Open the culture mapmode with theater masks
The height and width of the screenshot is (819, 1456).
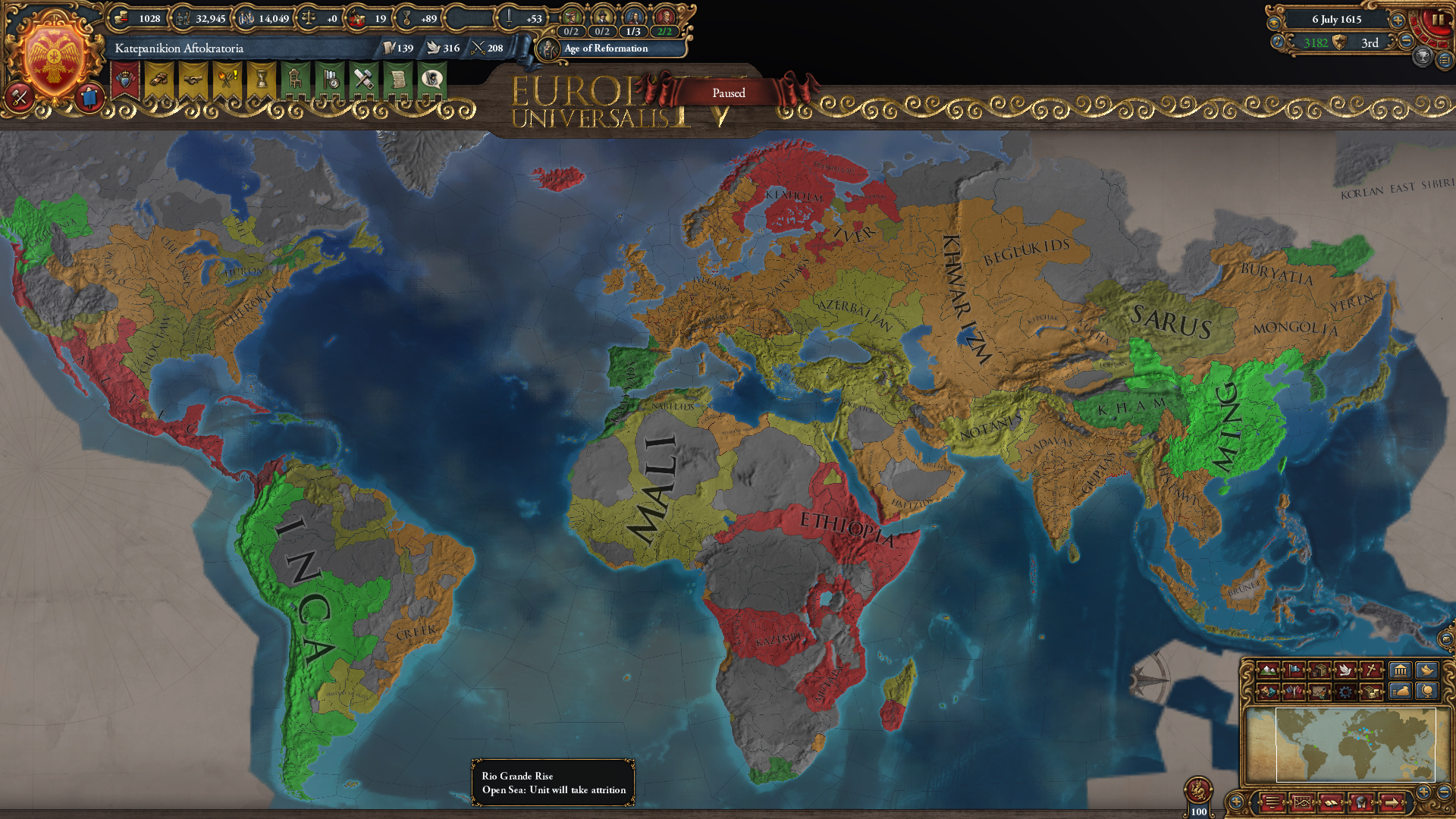tap(1269, 693)
